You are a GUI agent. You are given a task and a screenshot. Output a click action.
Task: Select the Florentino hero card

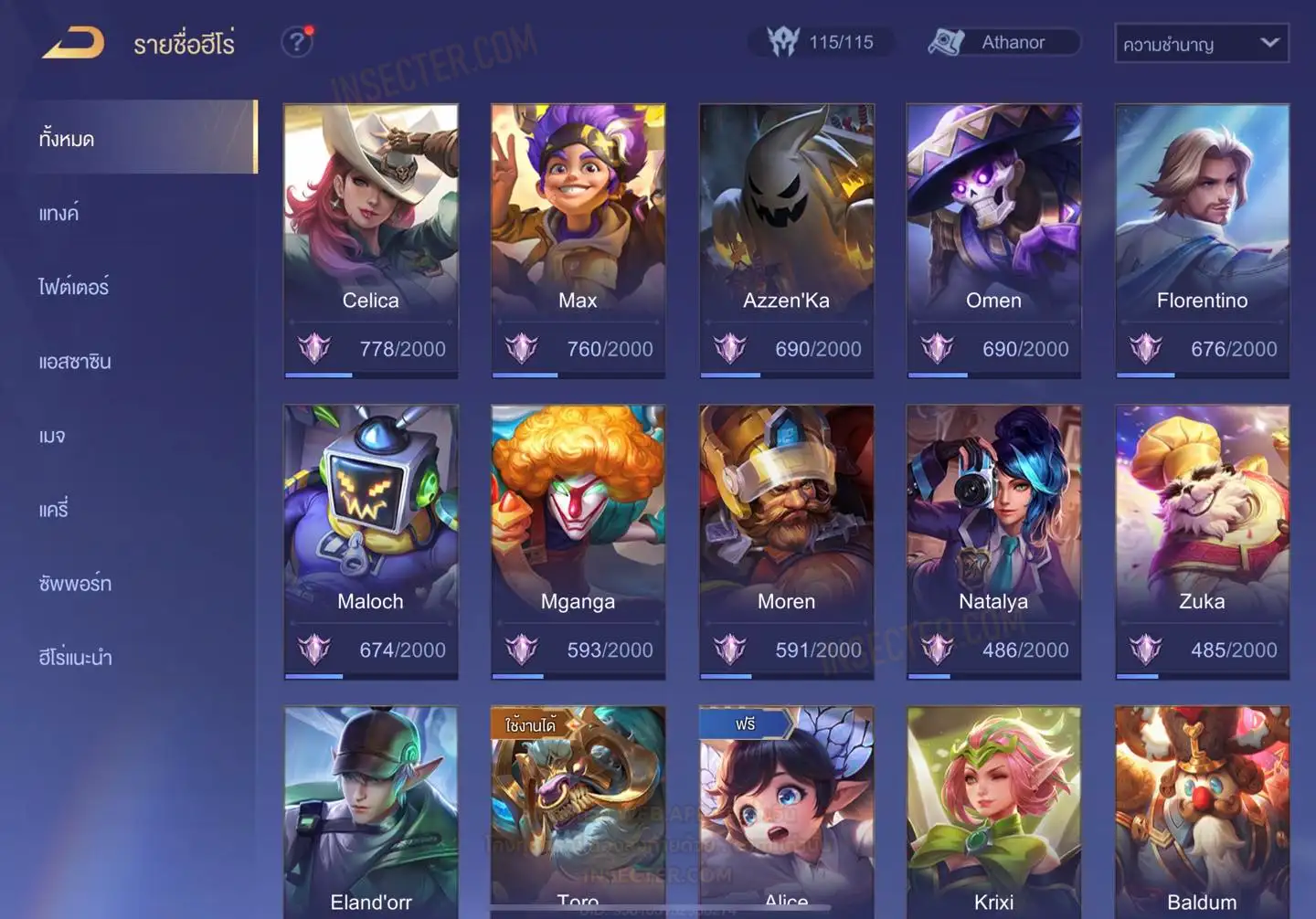tap(1202, 239)
